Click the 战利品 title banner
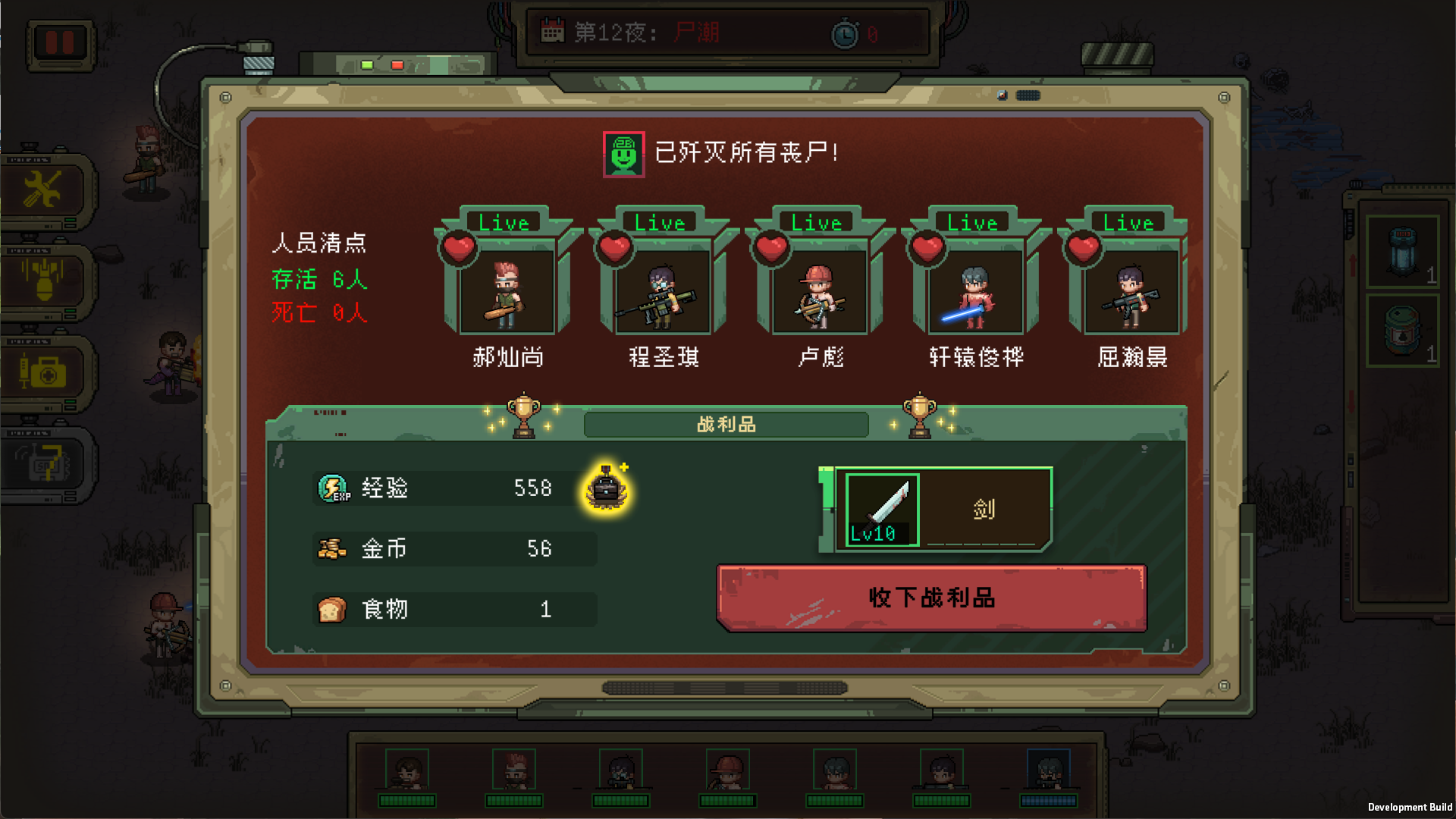 726,425
